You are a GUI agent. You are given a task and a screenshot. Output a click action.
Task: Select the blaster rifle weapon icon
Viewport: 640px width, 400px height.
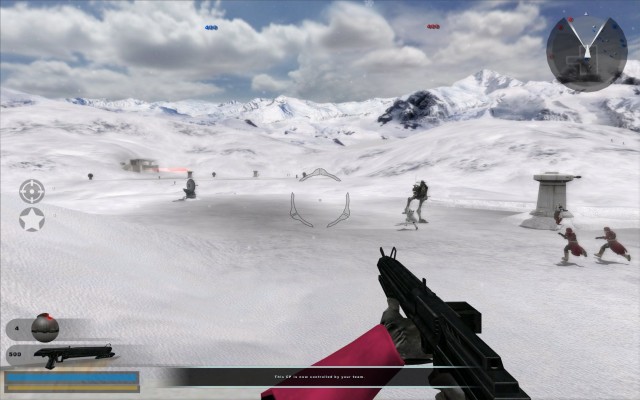(x=73, y=354)
